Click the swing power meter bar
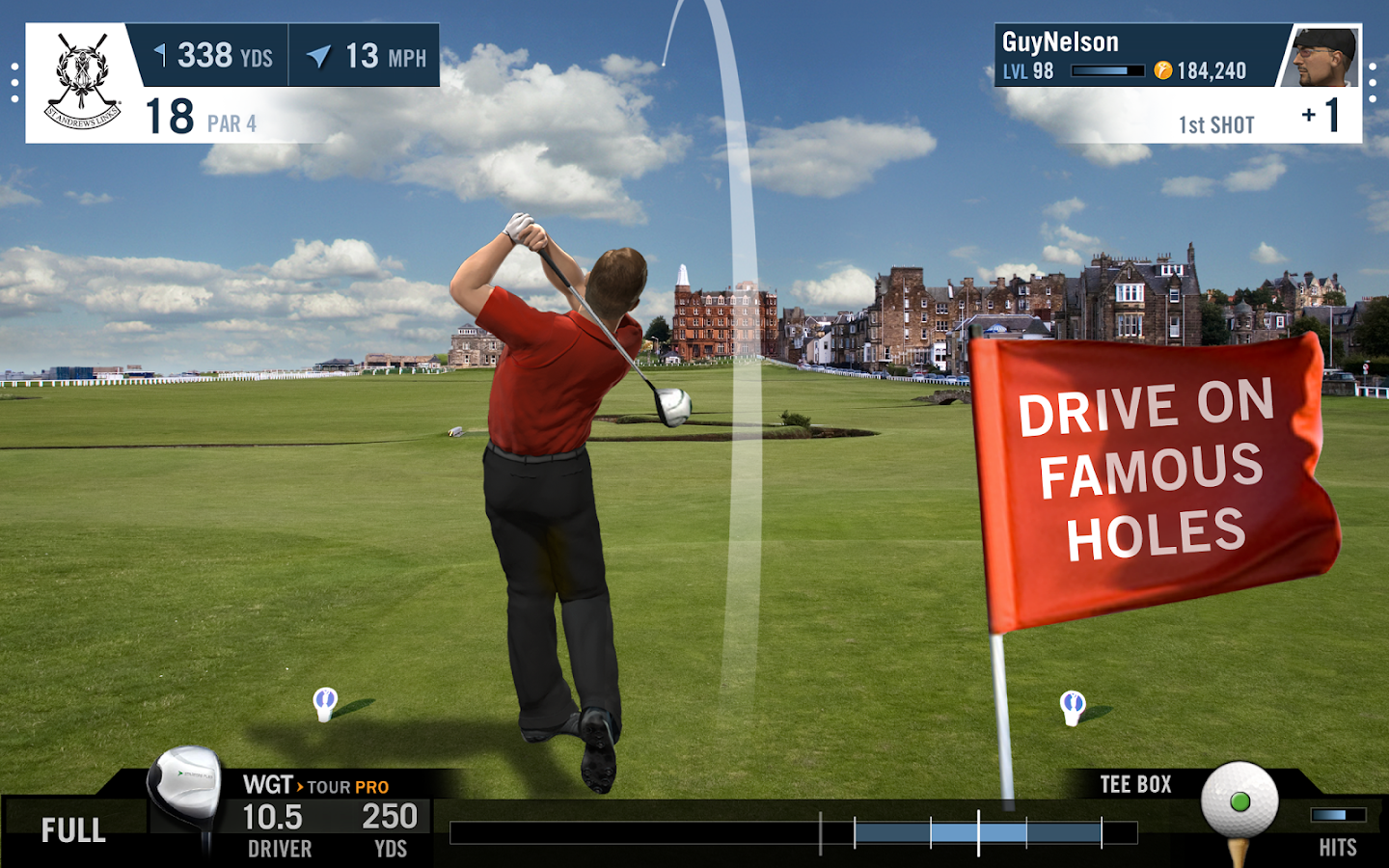Image resolution: width=1389 pixels, height=868 pixels. (793, 832)
